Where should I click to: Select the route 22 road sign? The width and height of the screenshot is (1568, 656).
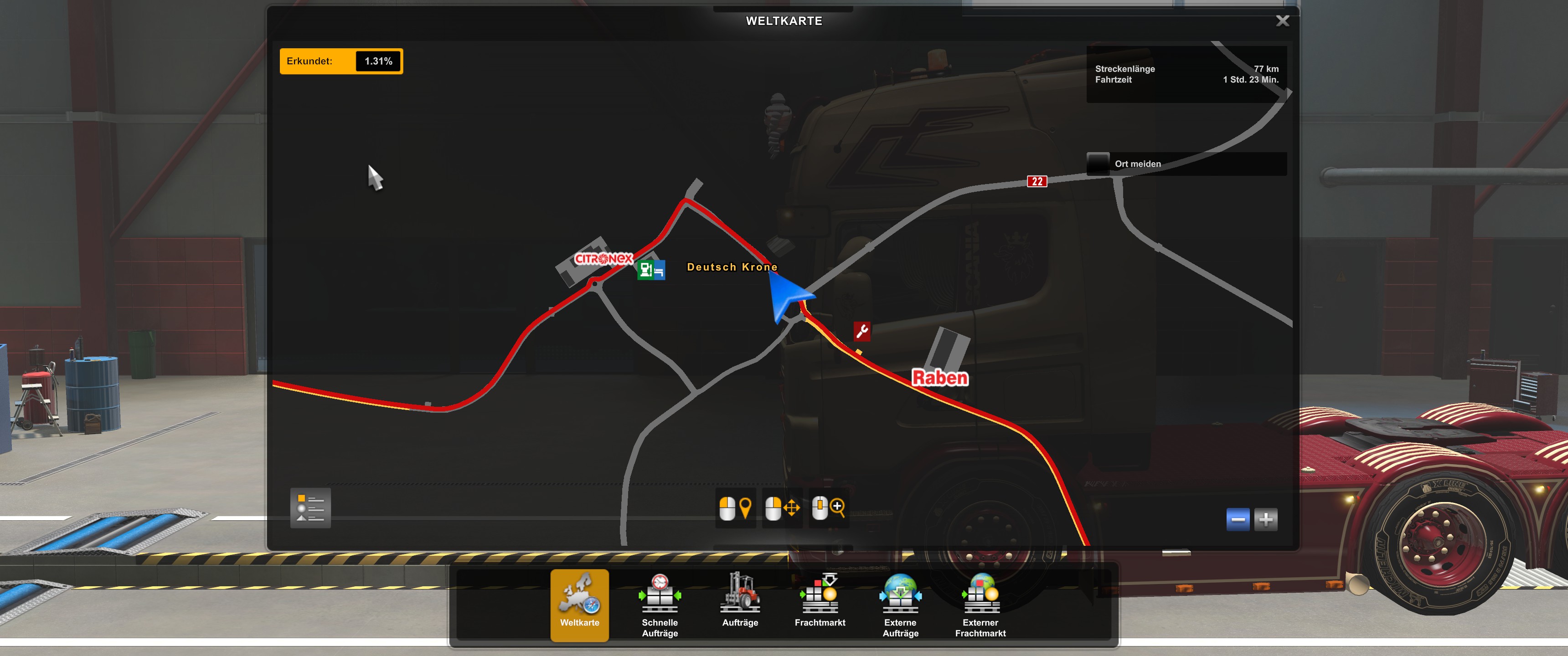(1037, 181)
